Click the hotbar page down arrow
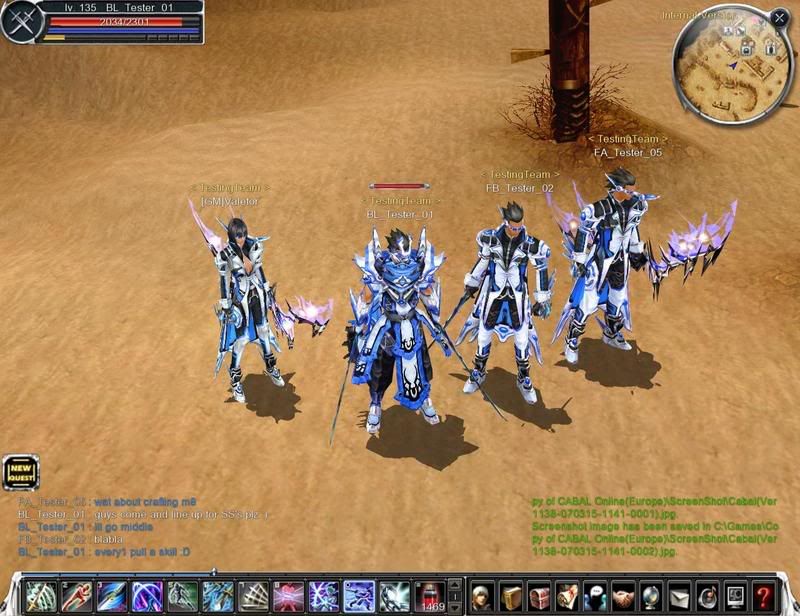Viewport: 800px width, 616px height. point(455,606)
